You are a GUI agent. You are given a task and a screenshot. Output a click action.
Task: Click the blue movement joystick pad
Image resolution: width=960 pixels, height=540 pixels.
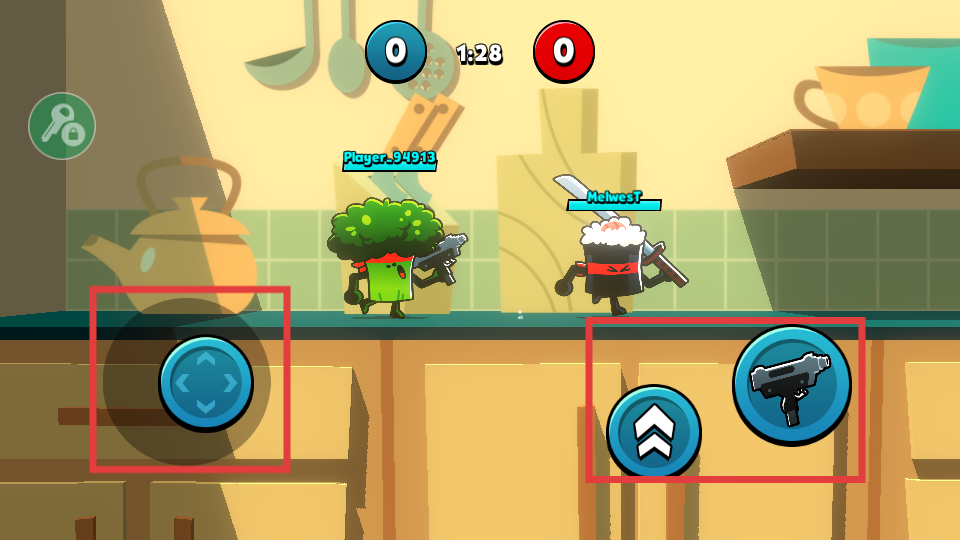[x=206, y=382]
